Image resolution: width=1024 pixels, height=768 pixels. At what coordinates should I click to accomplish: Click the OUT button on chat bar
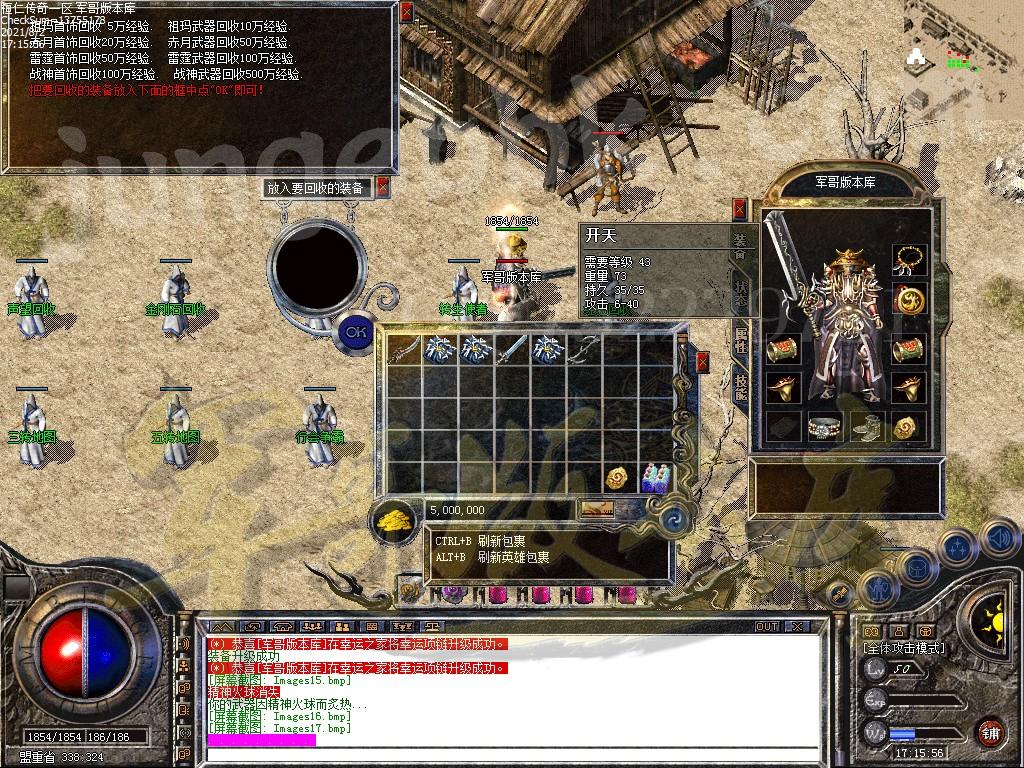(x=767, y=626)
